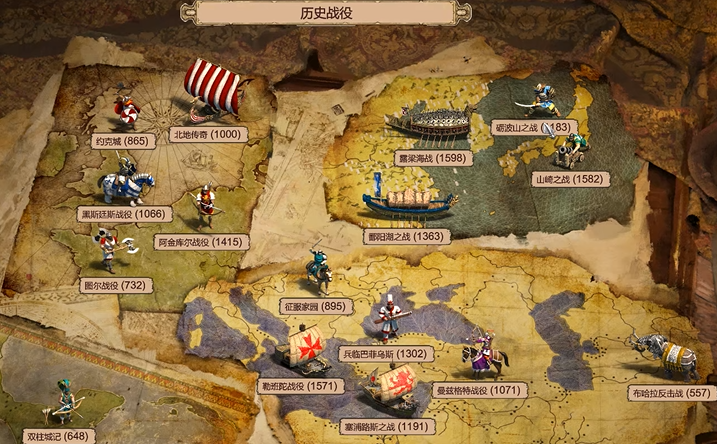Select the 约克城 (865) battle
Image resolution: width=717 pixels, height=444 pixels.
click(122, 141)
